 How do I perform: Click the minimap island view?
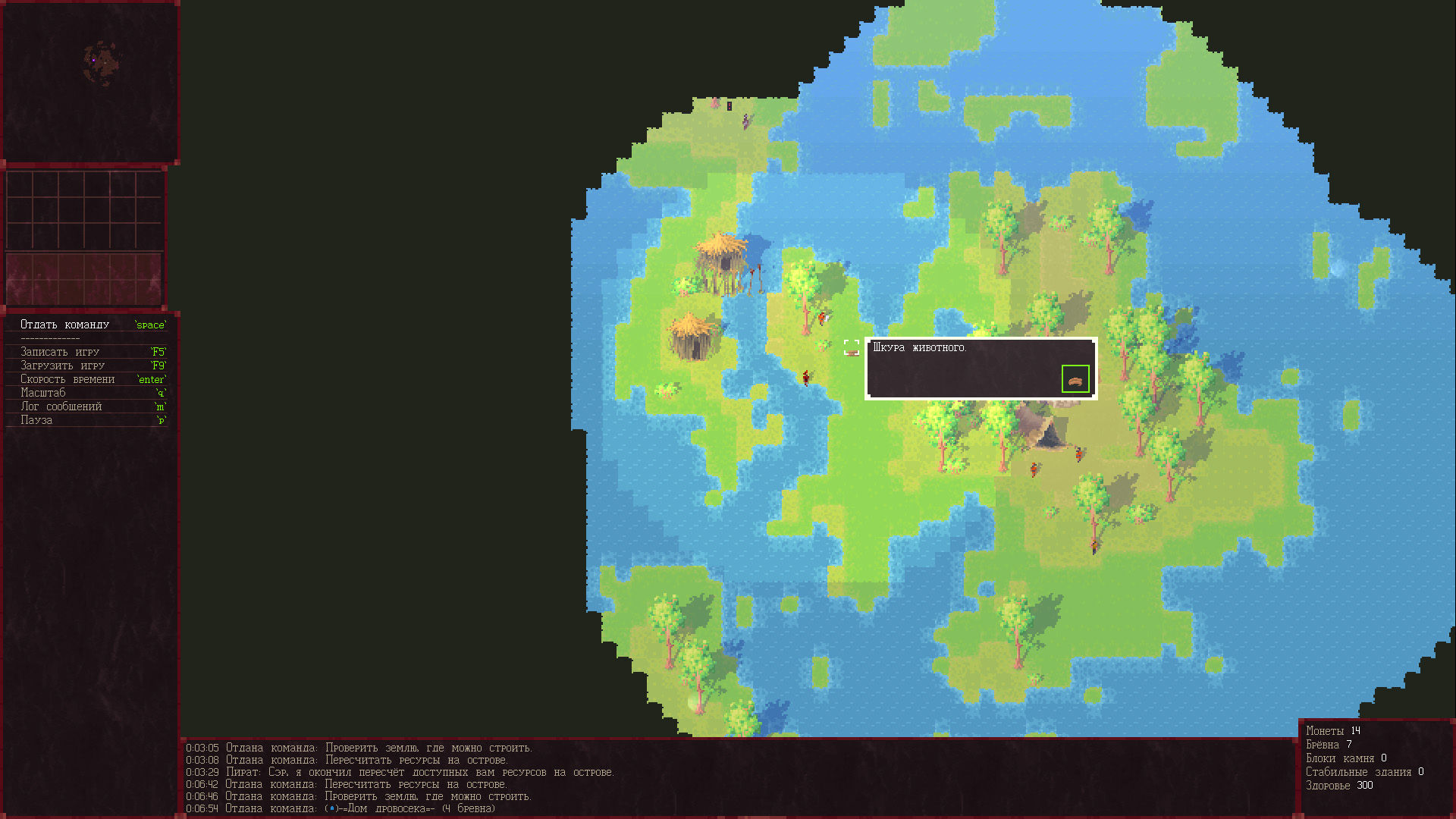pos(101,64)
